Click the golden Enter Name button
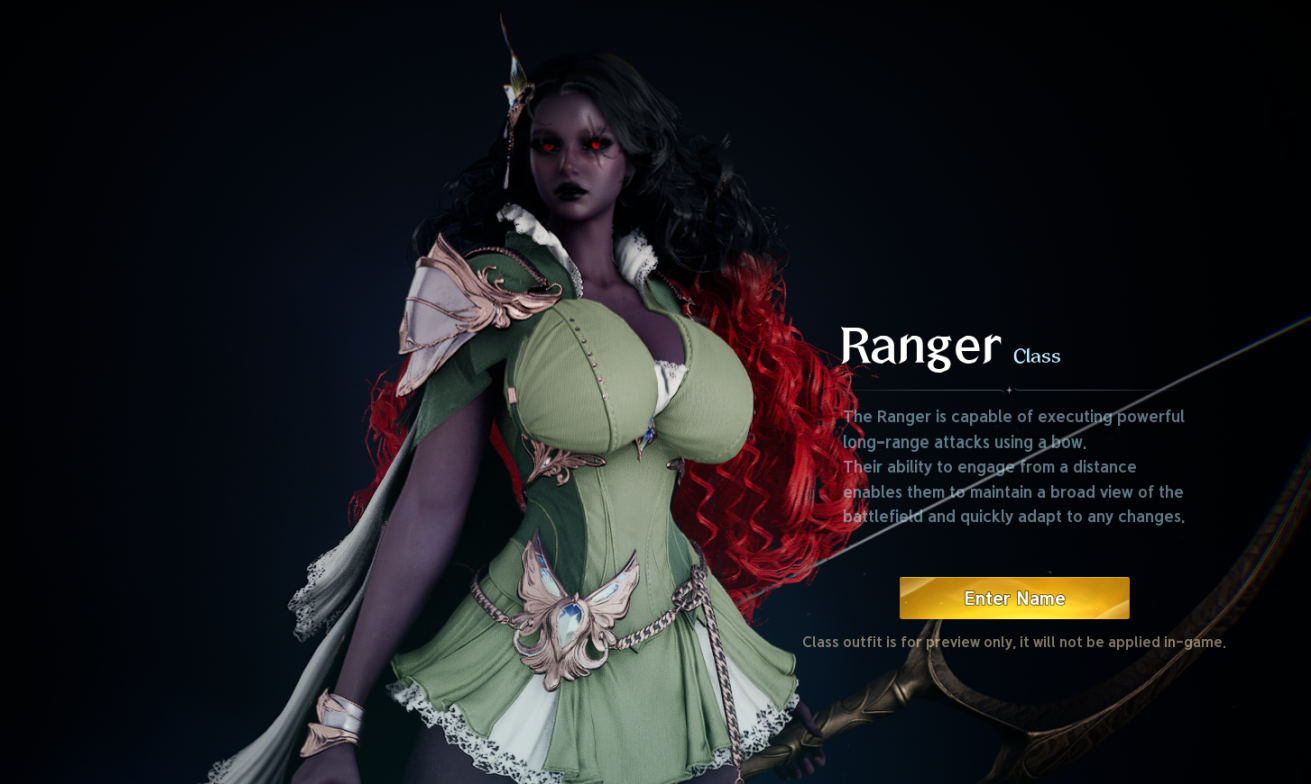1311x784 pixels. pos(1014,598)
